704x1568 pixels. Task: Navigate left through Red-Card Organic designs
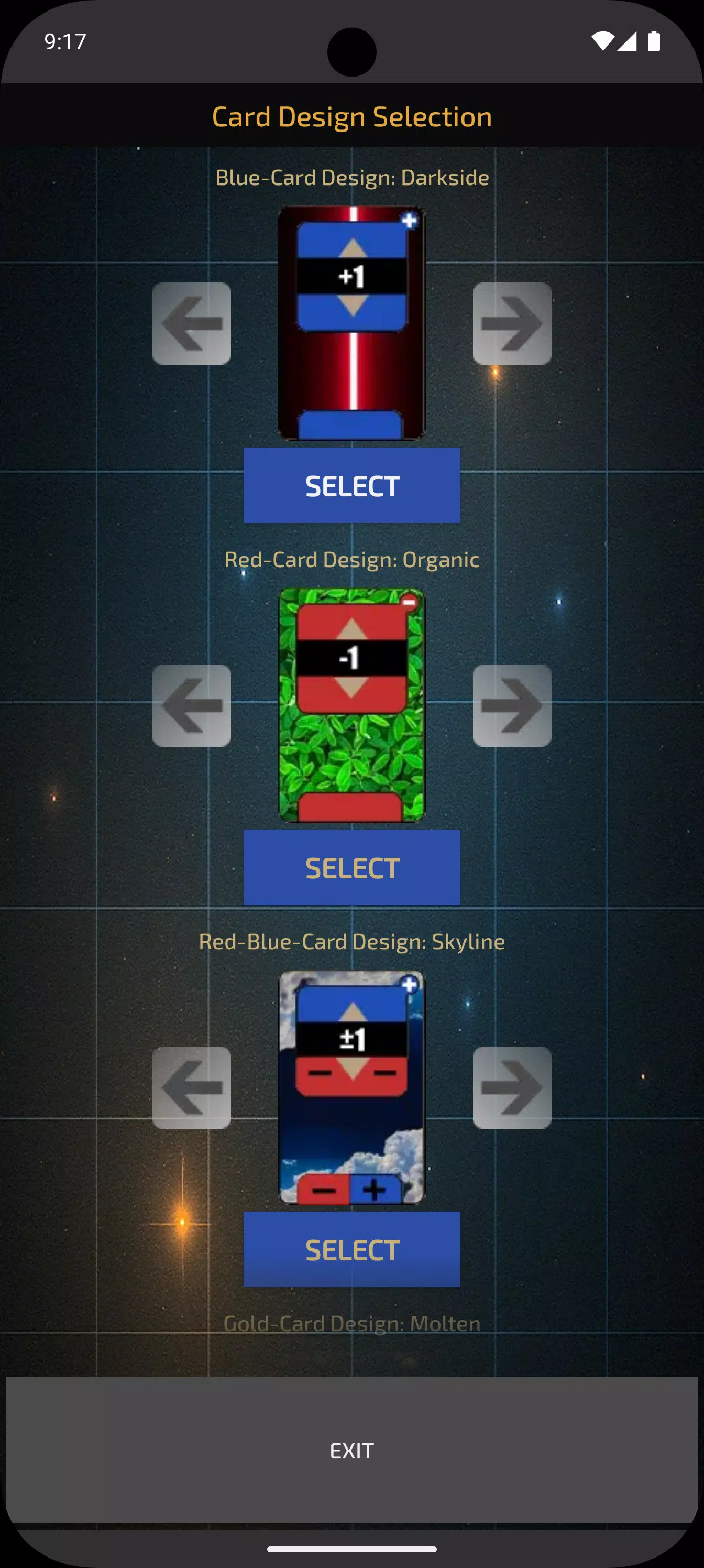pyautogui.click(x=192, y=706)
